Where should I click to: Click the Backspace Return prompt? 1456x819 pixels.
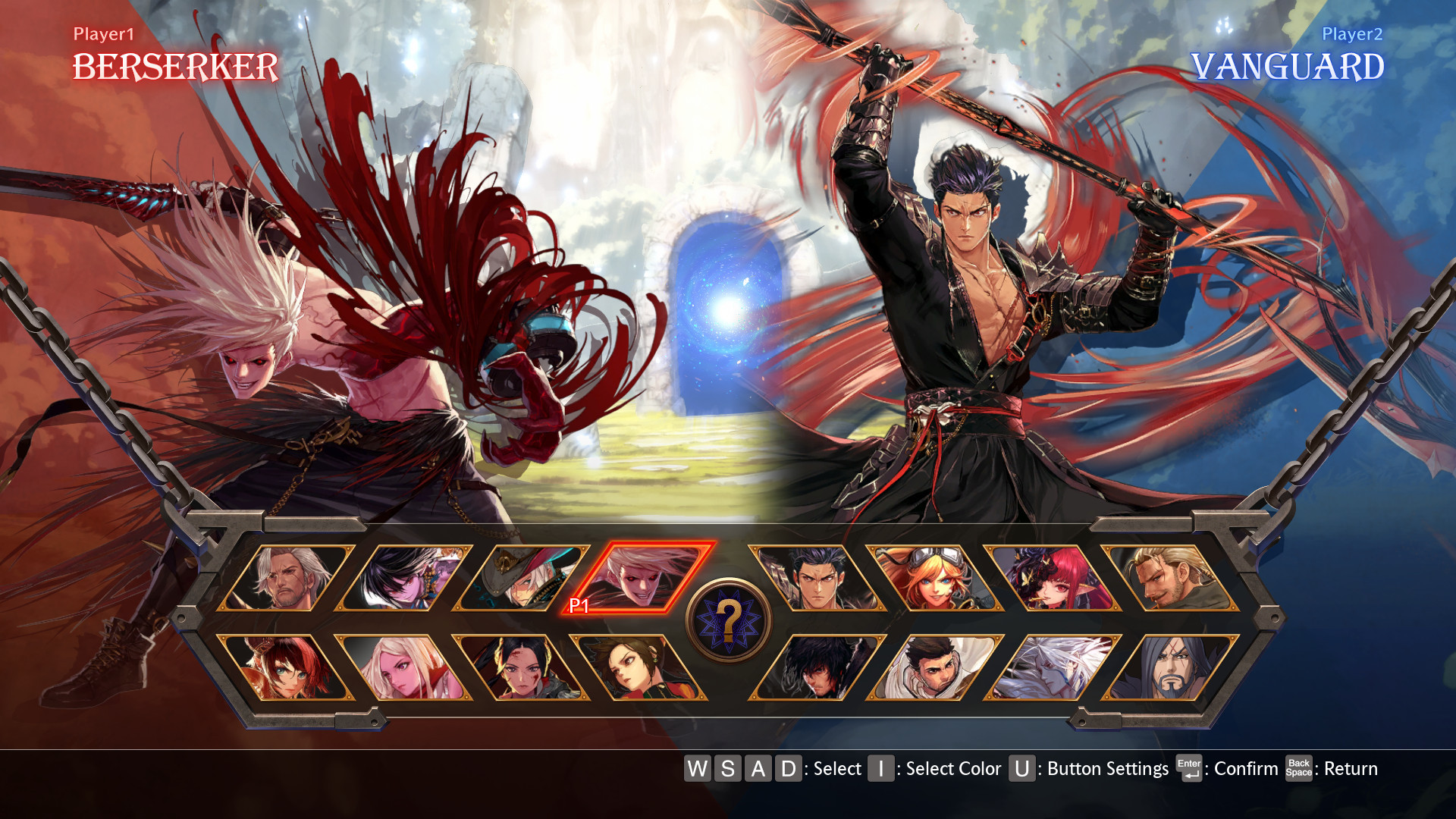click(1298, 769)
